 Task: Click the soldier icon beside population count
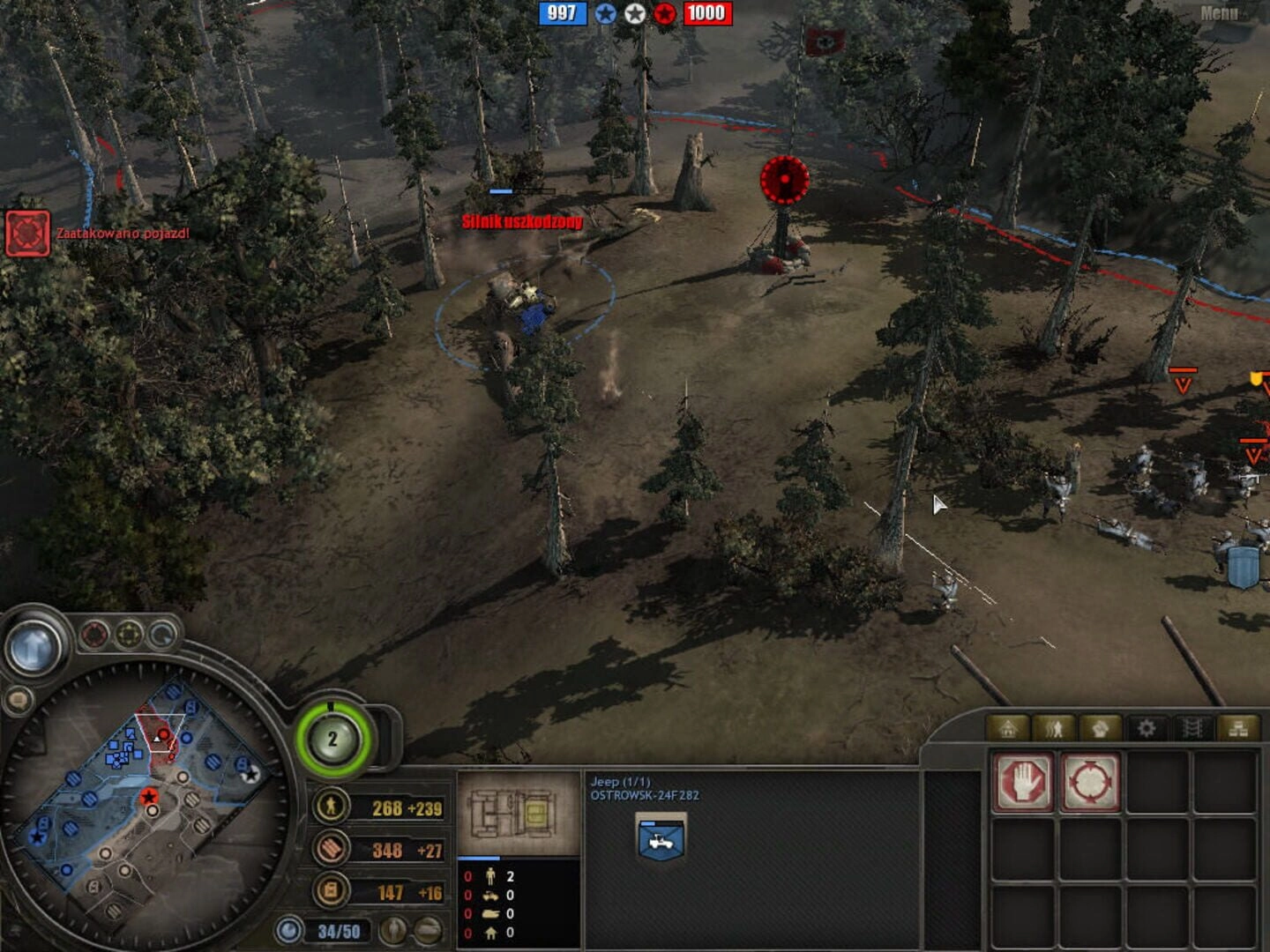pyautogui.click(x=394, y=930)
